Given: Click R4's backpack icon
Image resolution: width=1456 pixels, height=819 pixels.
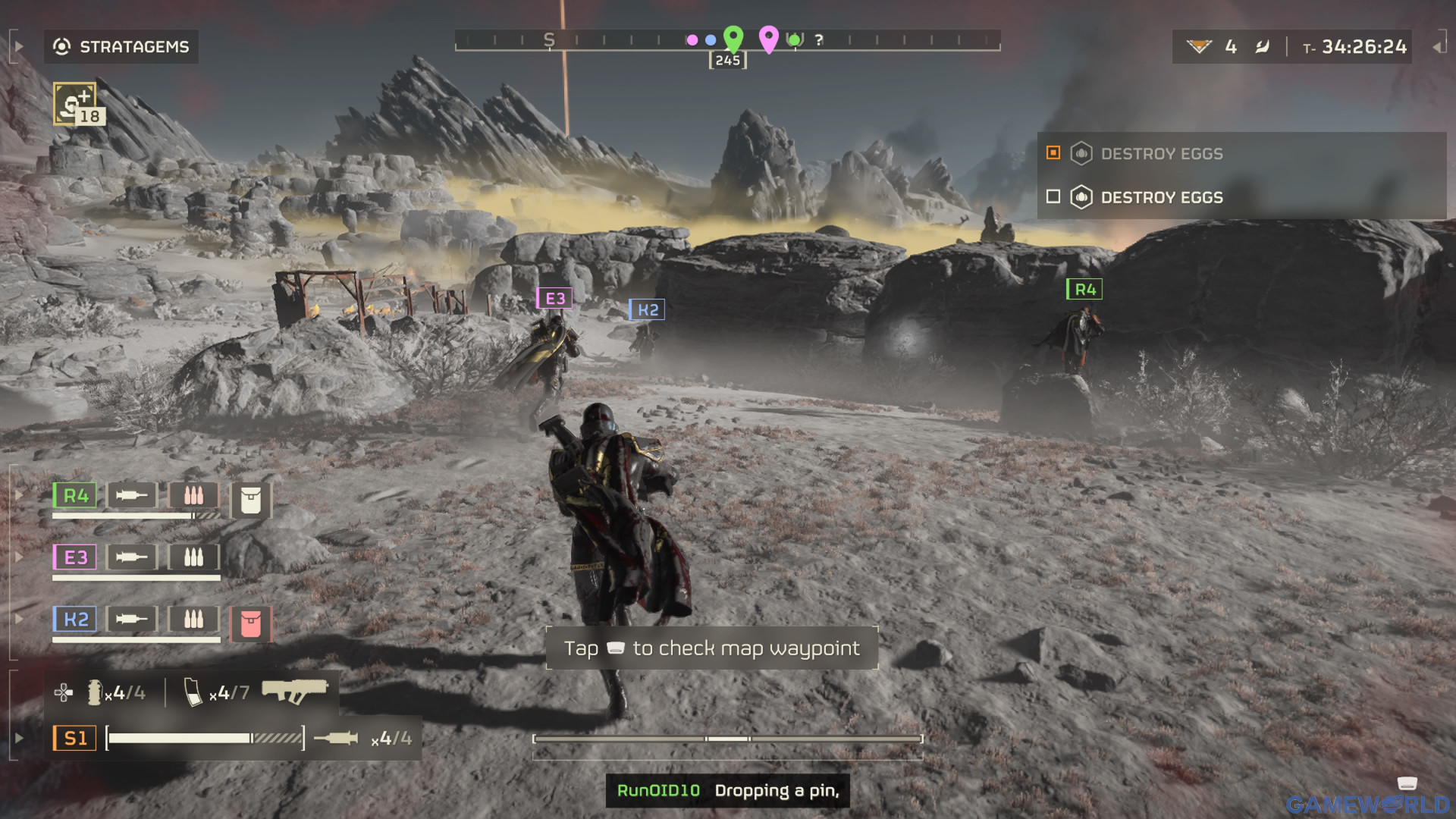Looking at the screenshot, I should point(250,500).
